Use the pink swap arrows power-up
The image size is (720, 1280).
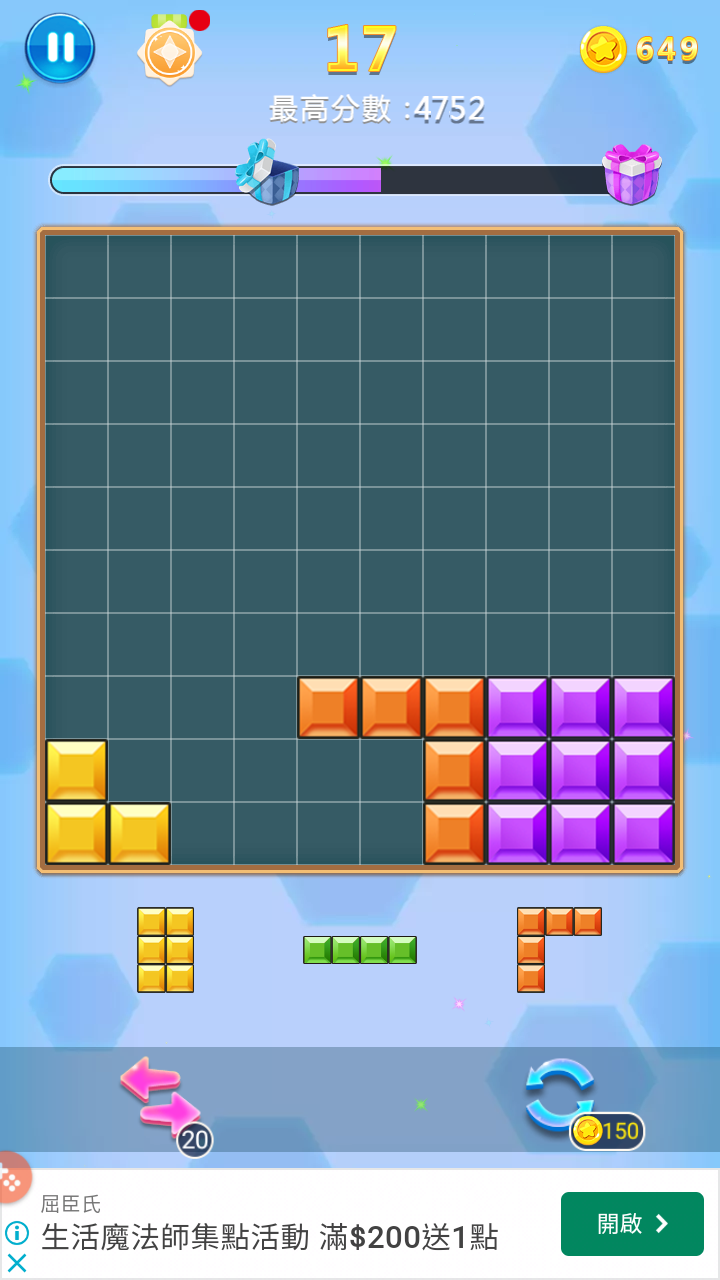[160, 1097]
